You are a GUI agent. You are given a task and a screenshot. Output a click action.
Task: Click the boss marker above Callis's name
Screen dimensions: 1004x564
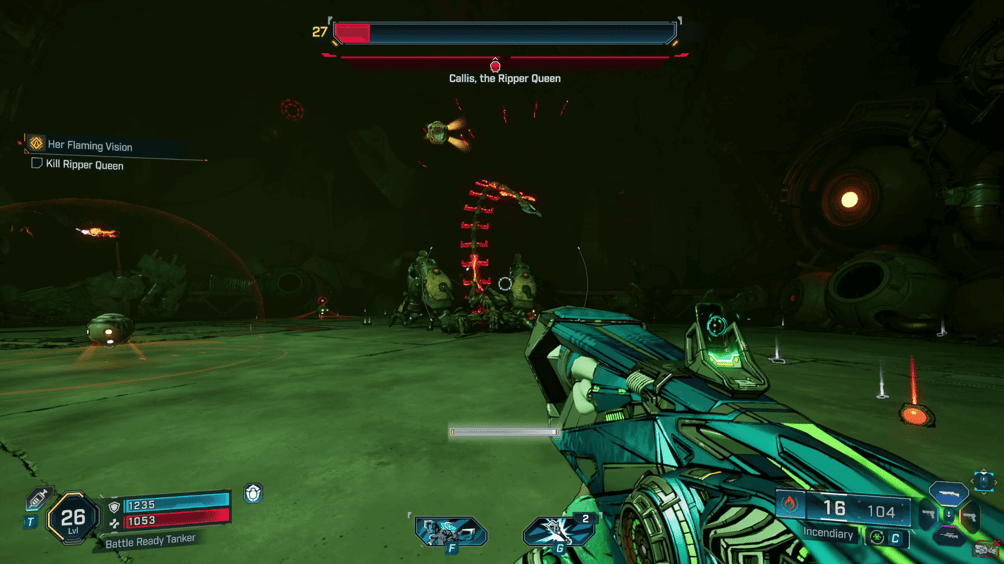coord(495,66)
